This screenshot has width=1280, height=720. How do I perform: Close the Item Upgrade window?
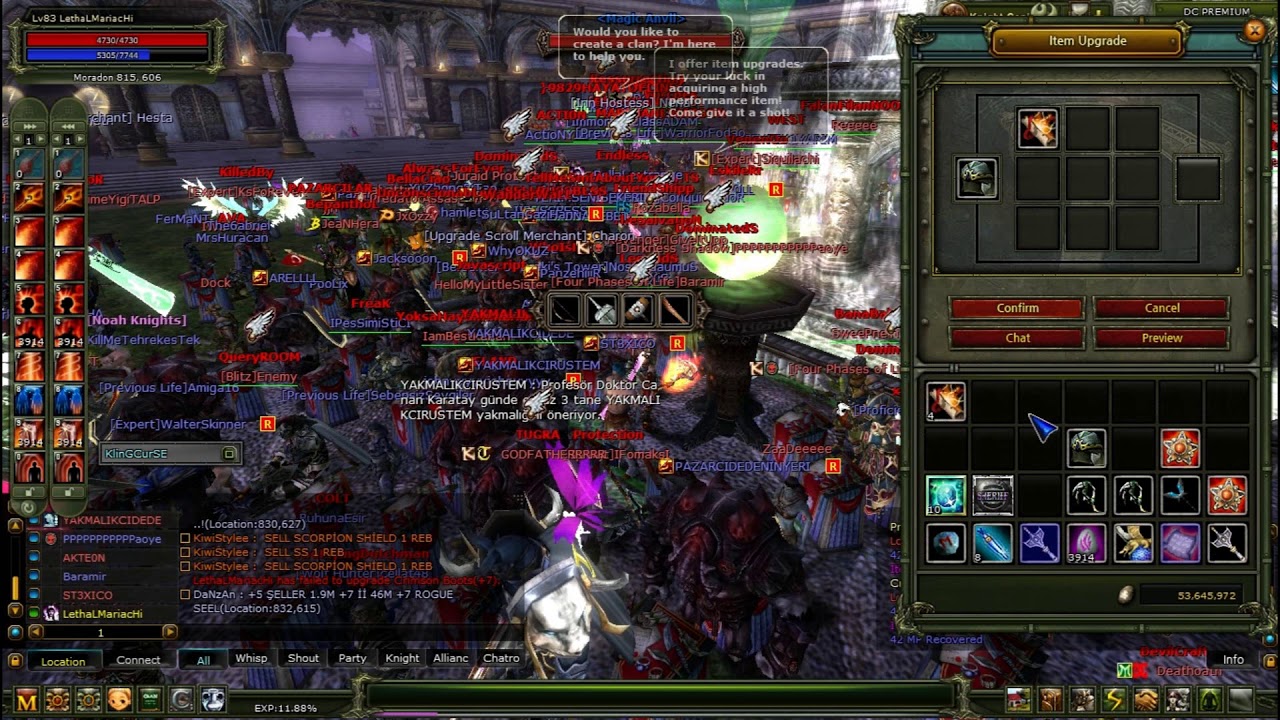(1255, 31)
